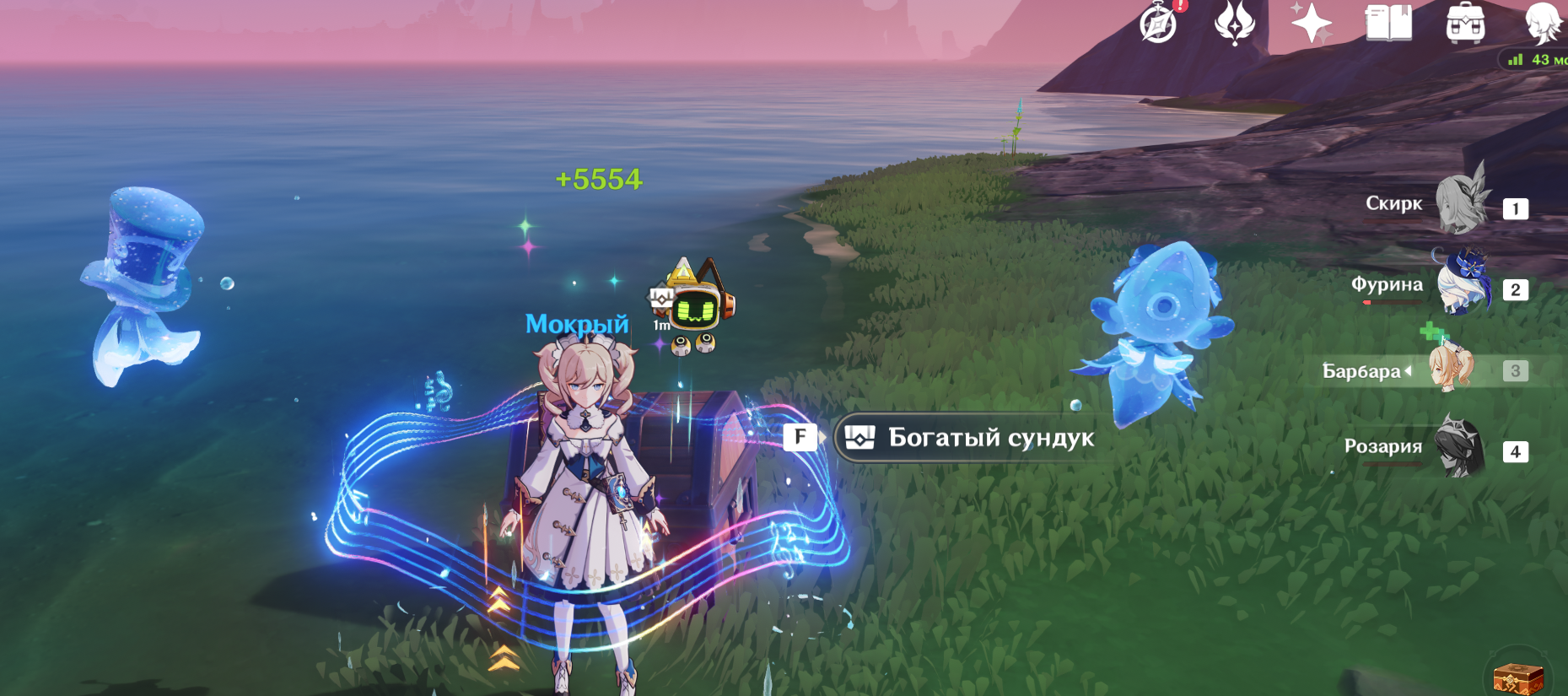Click the +5554 experience popup text
Viewport: 1568px width, 696px height.
coord(598,179)
